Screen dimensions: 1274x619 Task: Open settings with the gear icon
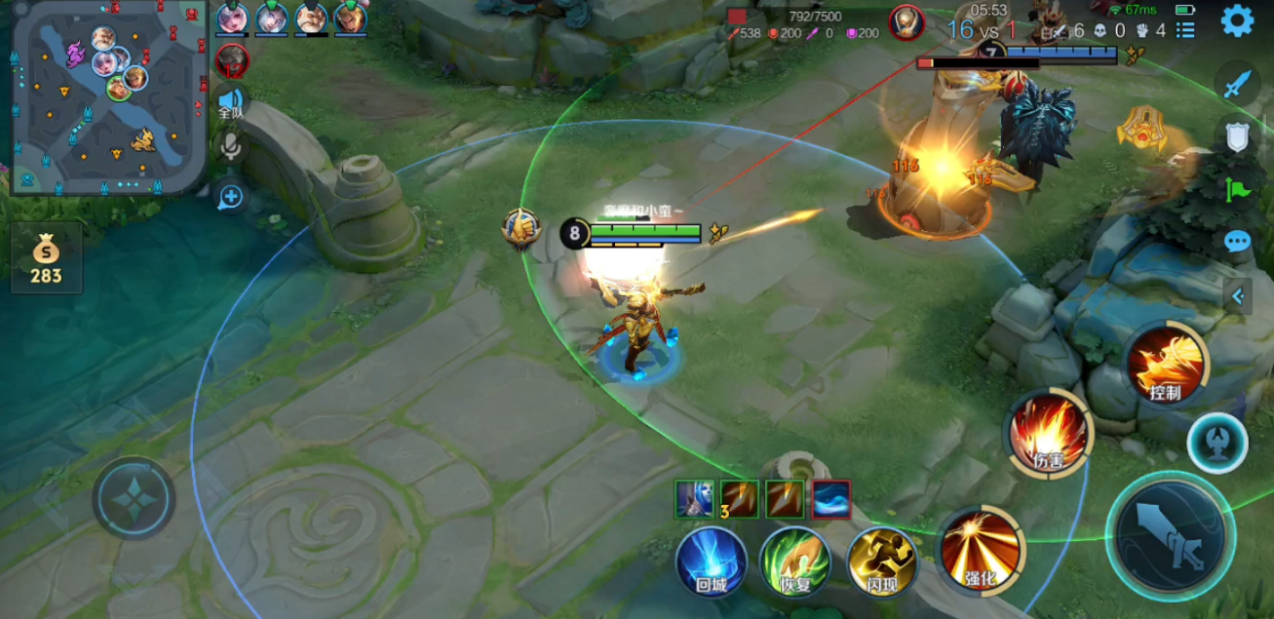pos(1237,21)
